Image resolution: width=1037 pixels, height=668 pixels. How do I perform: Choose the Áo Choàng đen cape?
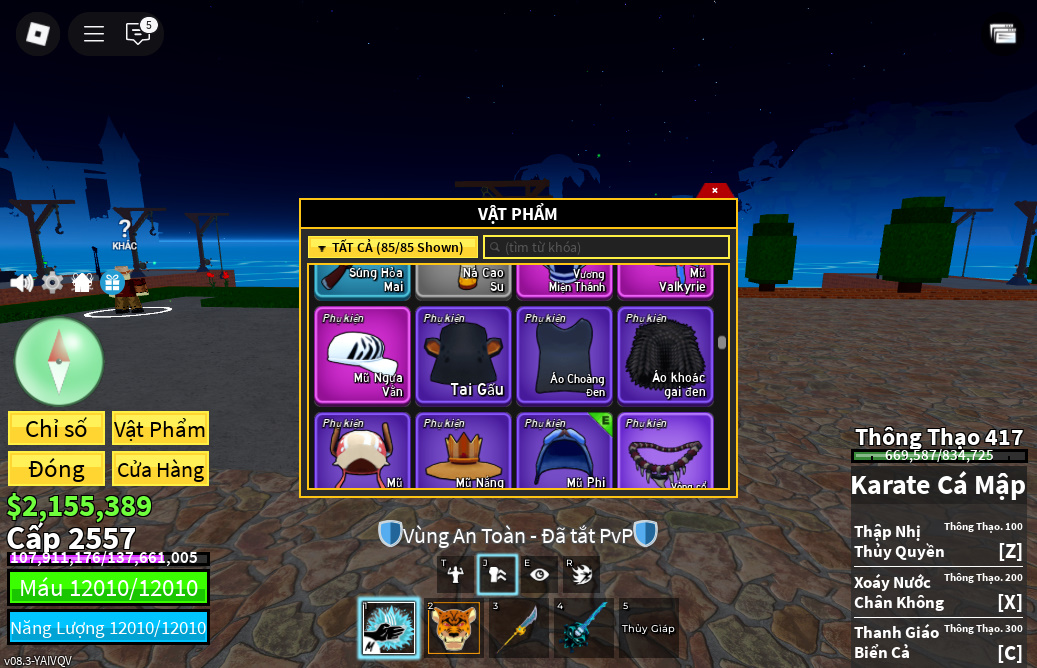(x=565, y=355)
